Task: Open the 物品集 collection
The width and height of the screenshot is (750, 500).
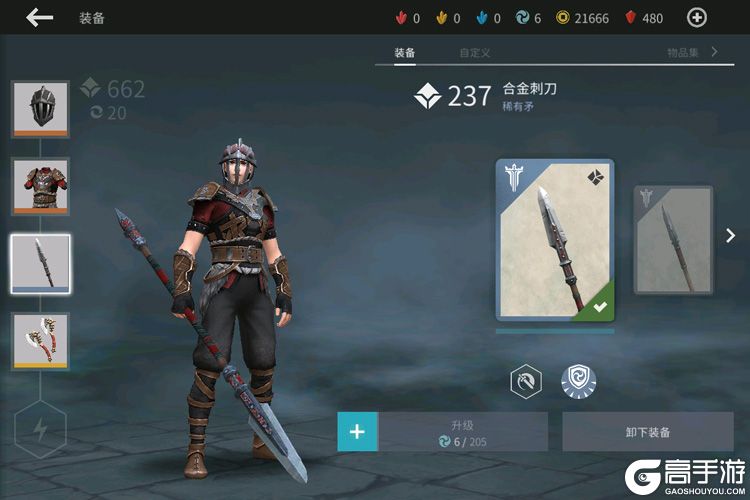Action: coord(692,52)
